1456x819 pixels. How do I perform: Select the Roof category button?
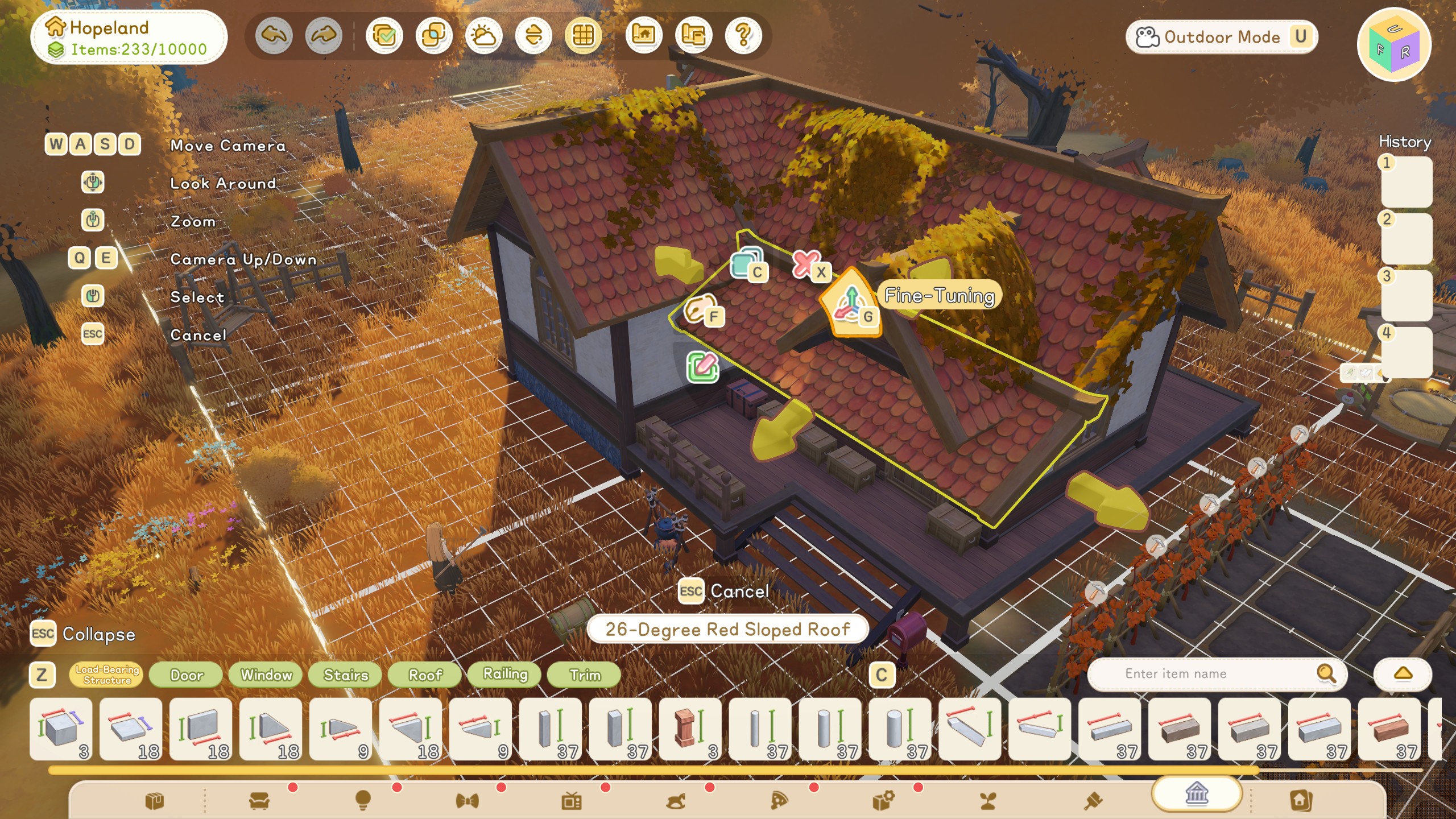[x=424, y=676]
